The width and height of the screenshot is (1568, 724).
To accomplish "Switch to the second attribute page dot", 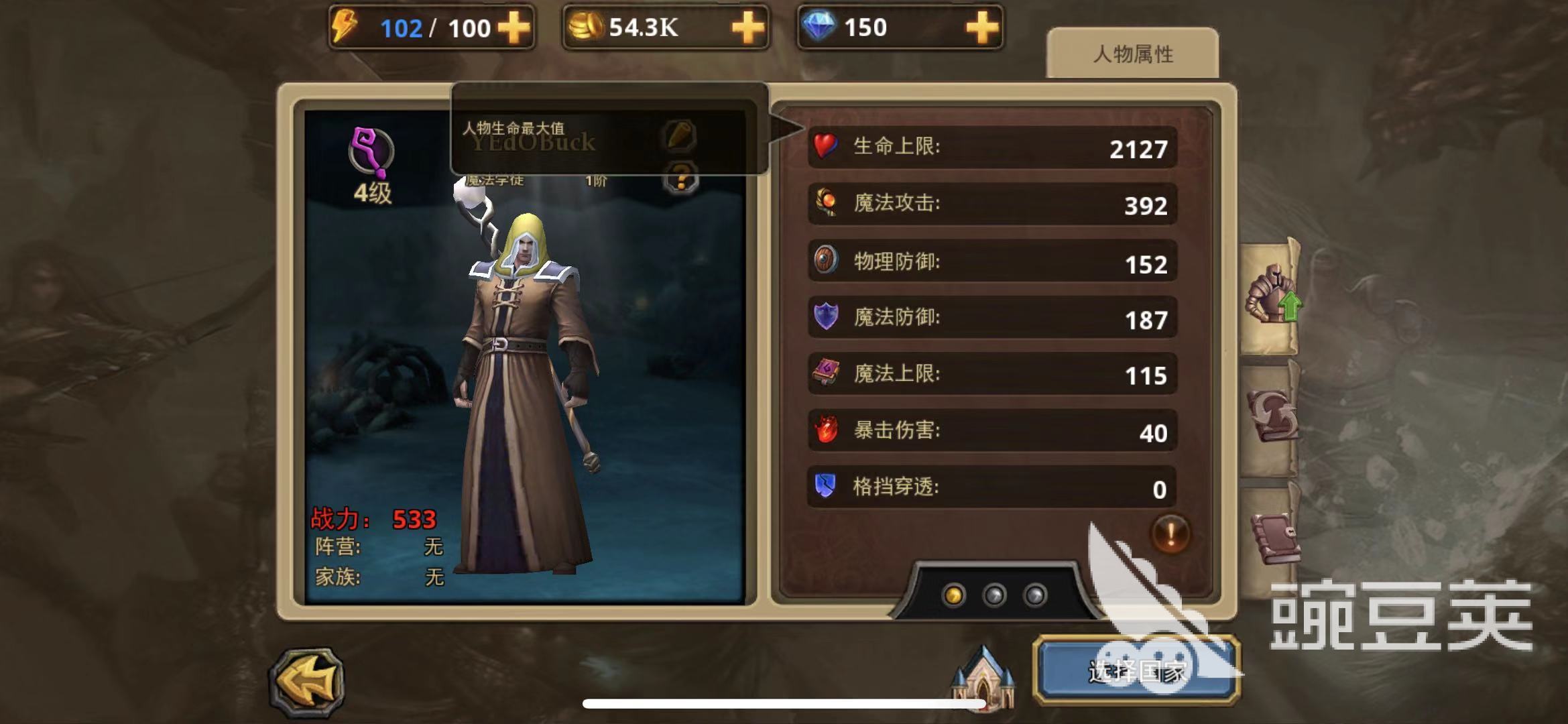I will pyautogui.click(x=994, y=595).
